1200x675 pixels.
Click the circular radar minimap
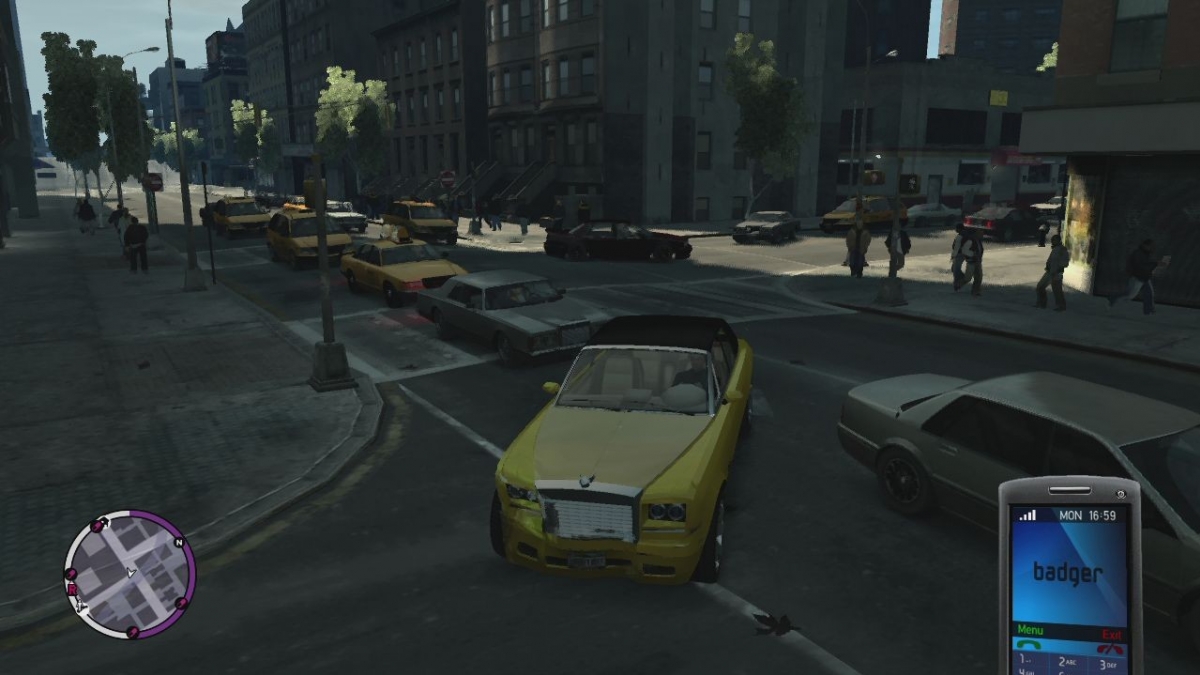[130, 574]
